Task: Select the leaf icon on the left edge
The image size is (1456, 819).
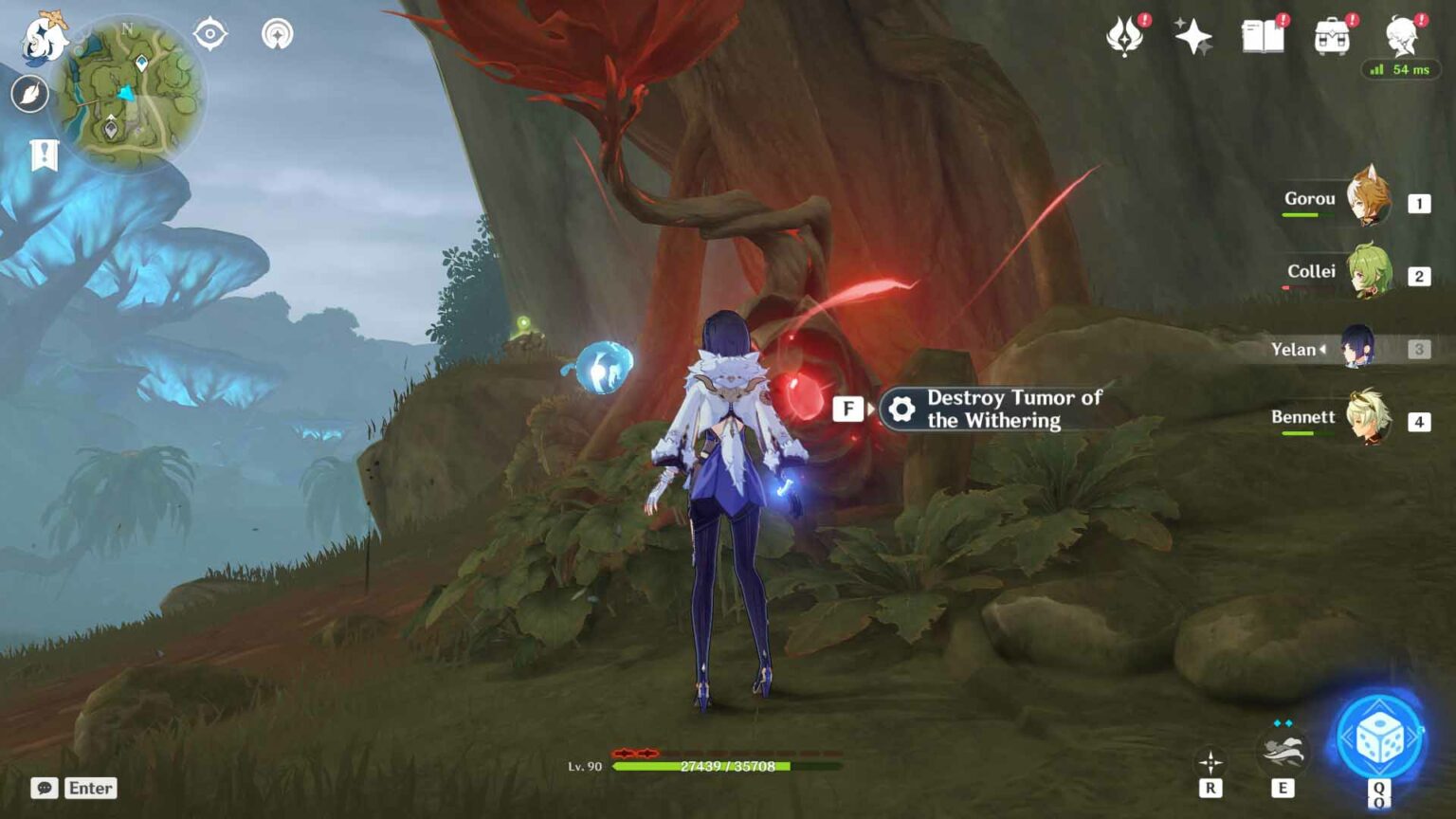Action: point(31,92)
